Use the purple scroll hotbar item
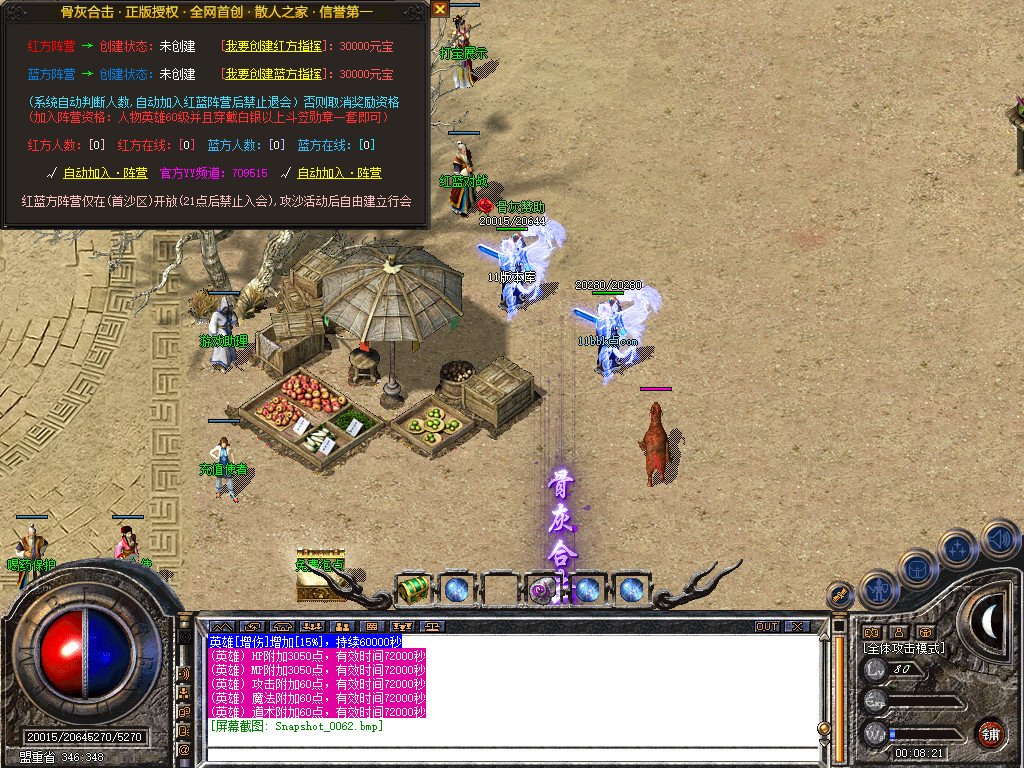Image resolution: width=1024 pixels, height=768 pixels. [544, 590]
